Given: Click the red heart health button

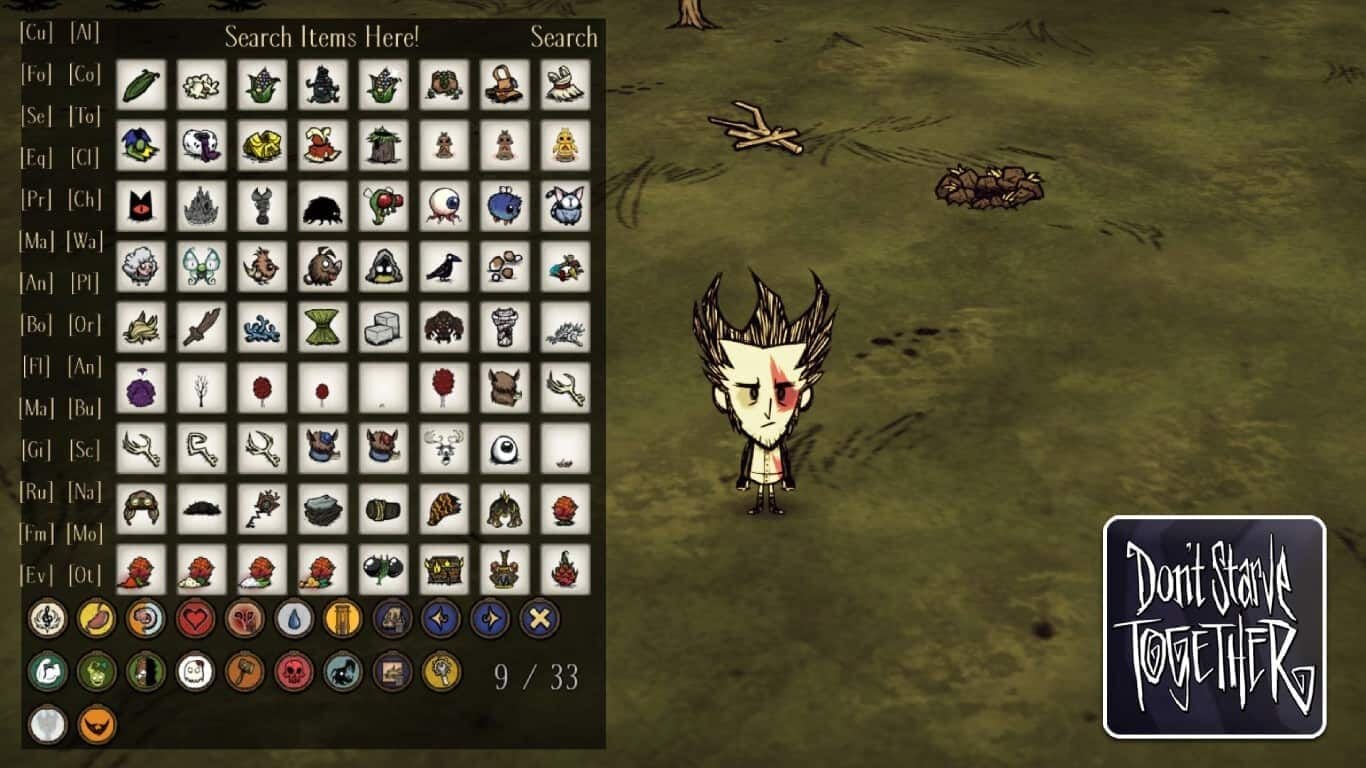Looking at the screenshot, I should 195,619.
